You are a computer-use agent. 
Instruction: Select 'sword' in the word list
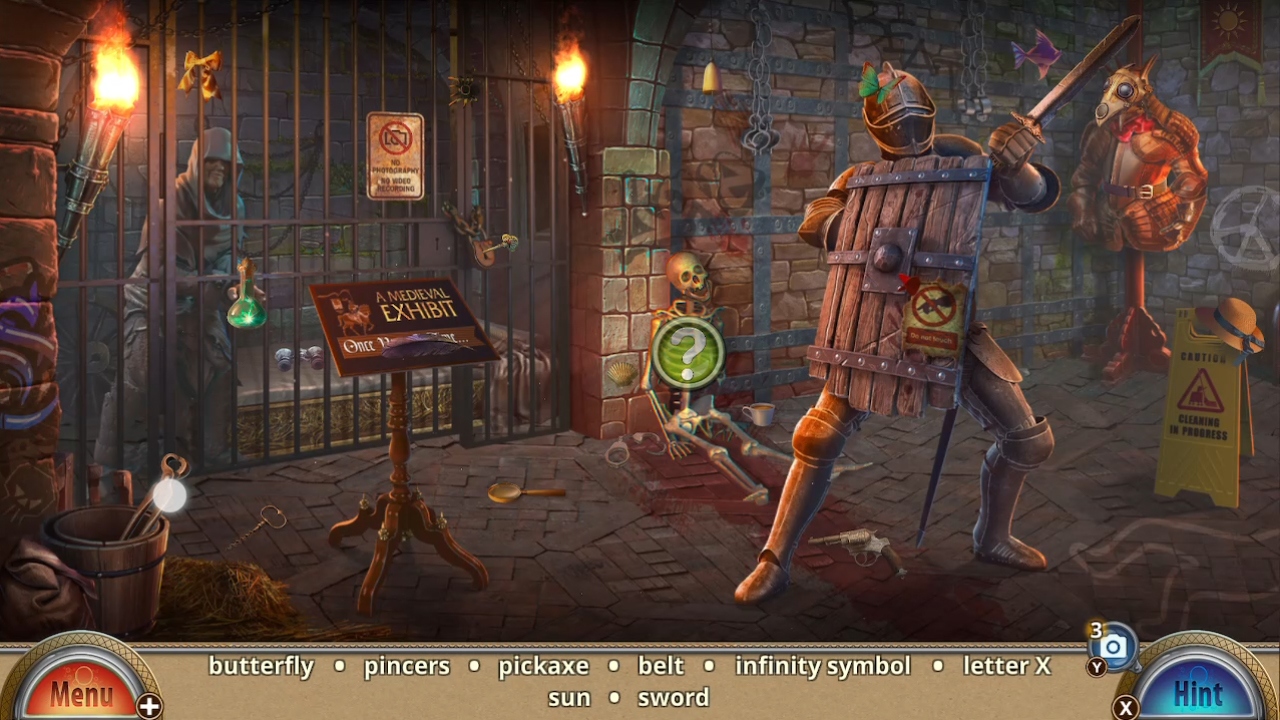click(x=672, y=698)
